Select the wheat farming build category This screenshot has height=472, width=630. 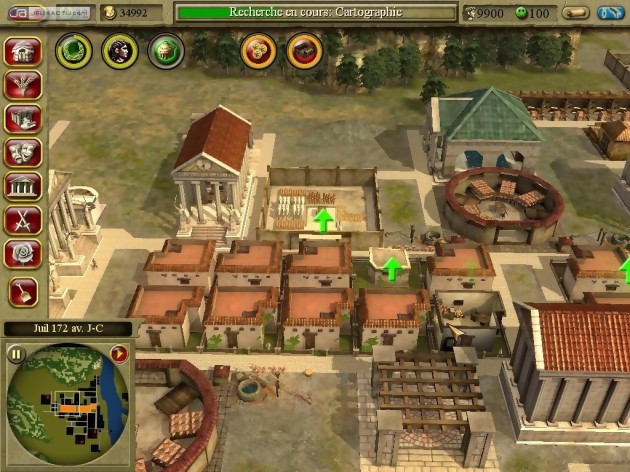pyautogui.click(x=22, y=84)
